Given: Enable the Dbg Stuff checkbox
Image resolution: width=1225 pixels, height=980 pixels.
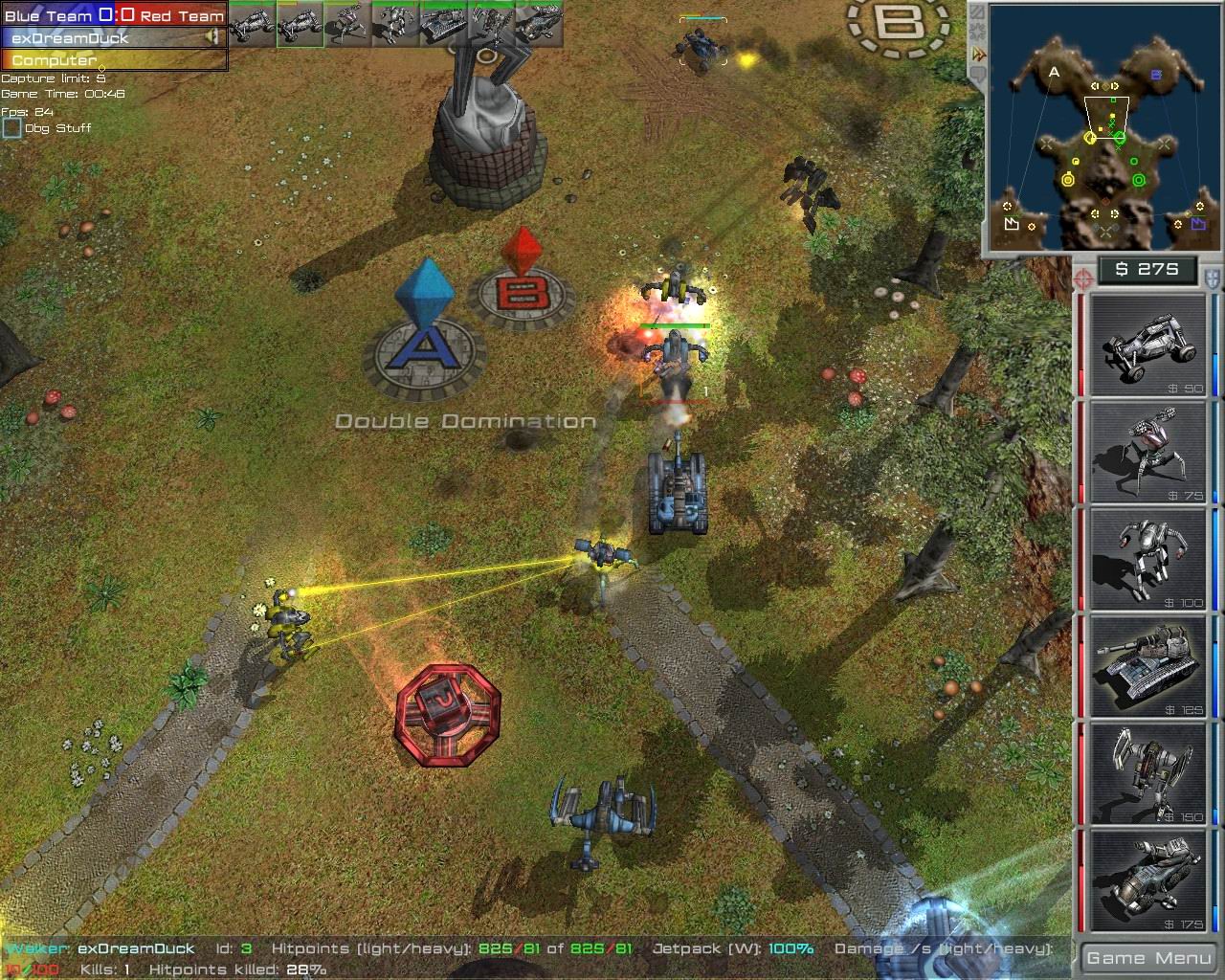Looking at the screenshot, I should pos(11,127).
